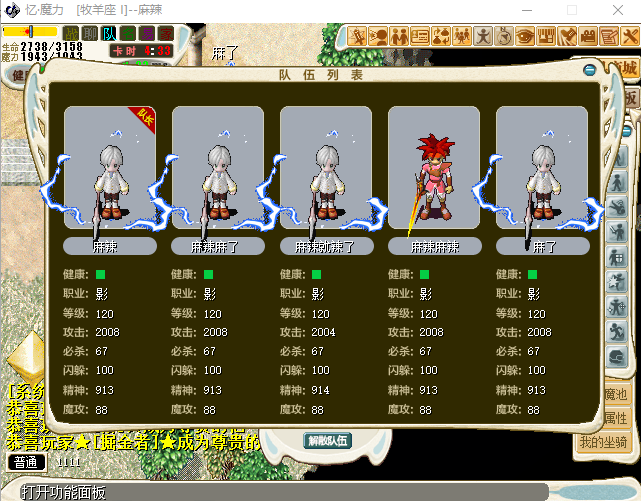Select the 聊 chat mode button

pyautogui.click(x=91, y=34)
